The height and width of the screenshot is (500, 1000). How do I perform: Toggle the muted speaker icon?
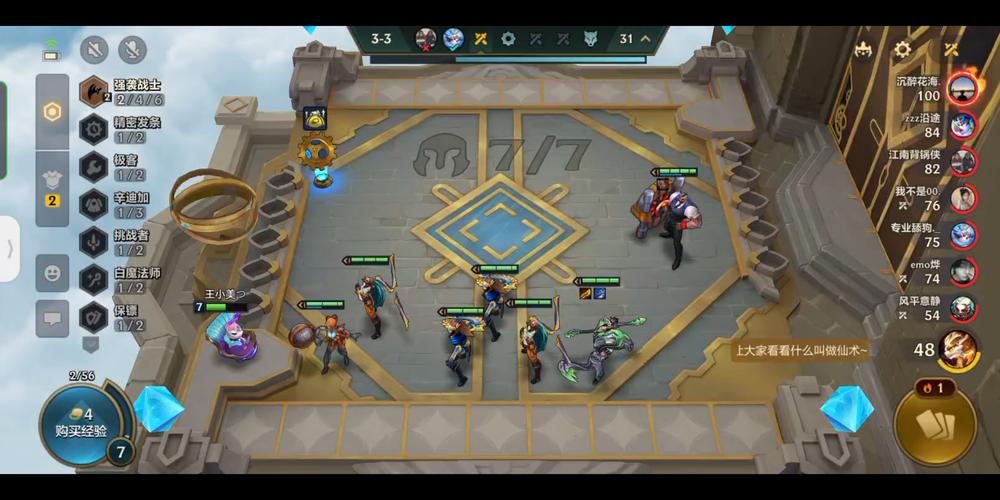click(x=94, y=49)
